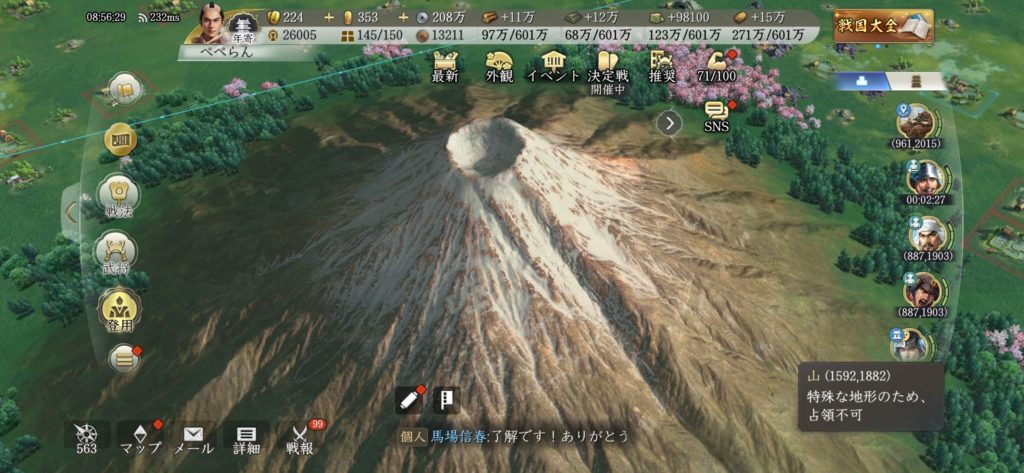Open the 武将 generals menu
The width and height of the screenshot is (1024, 473).
[119, 254]
